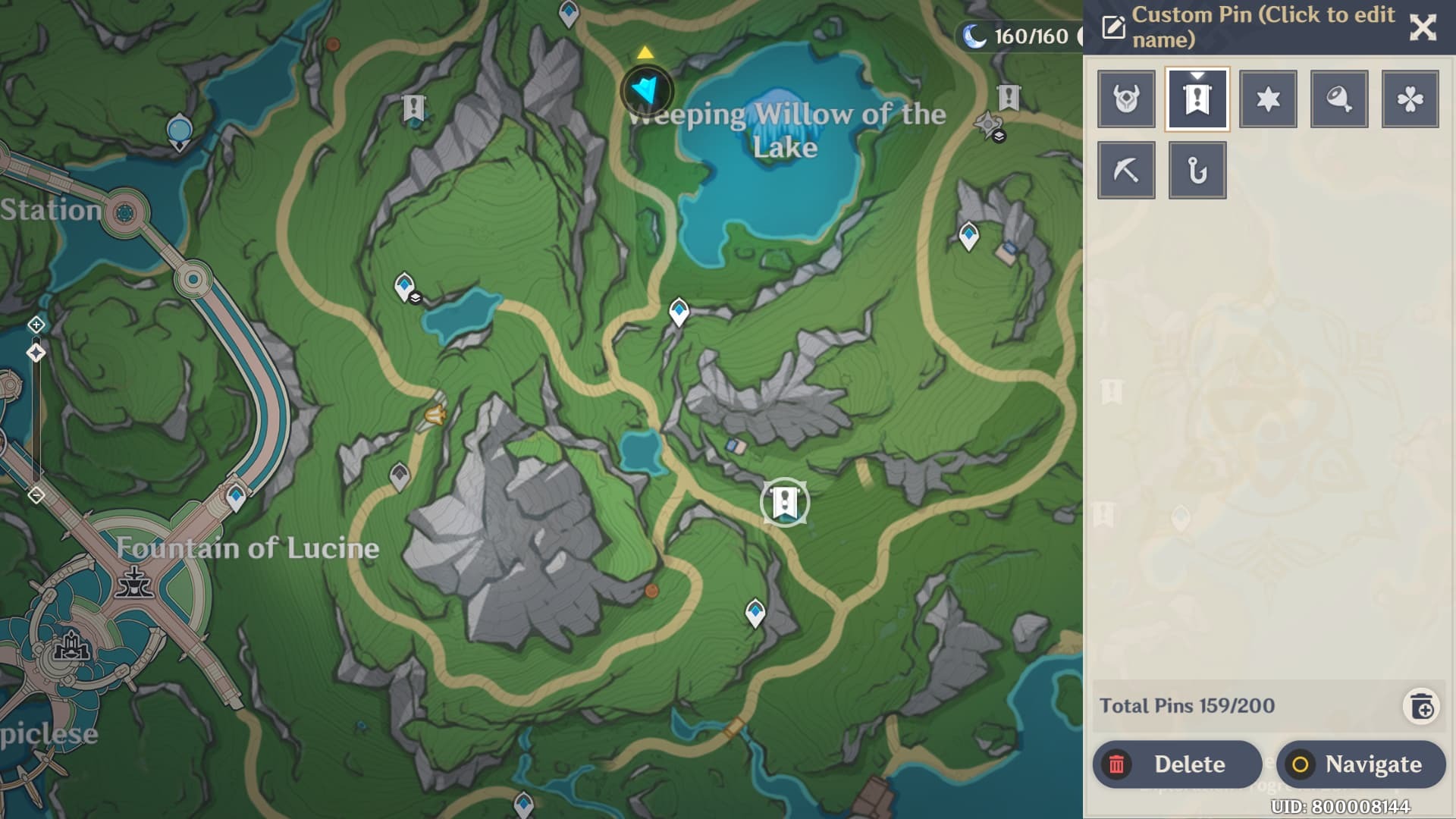Choose the fishing hook pin icon
This screenshot has height=819, width=1456.
1197,171
